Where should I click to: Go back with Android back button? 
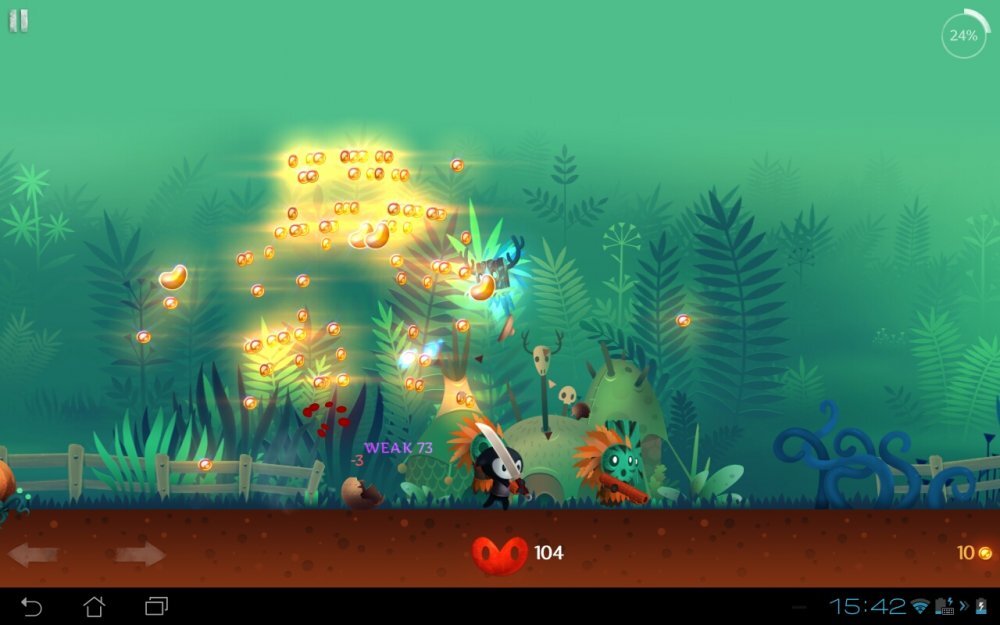(32, 606)
